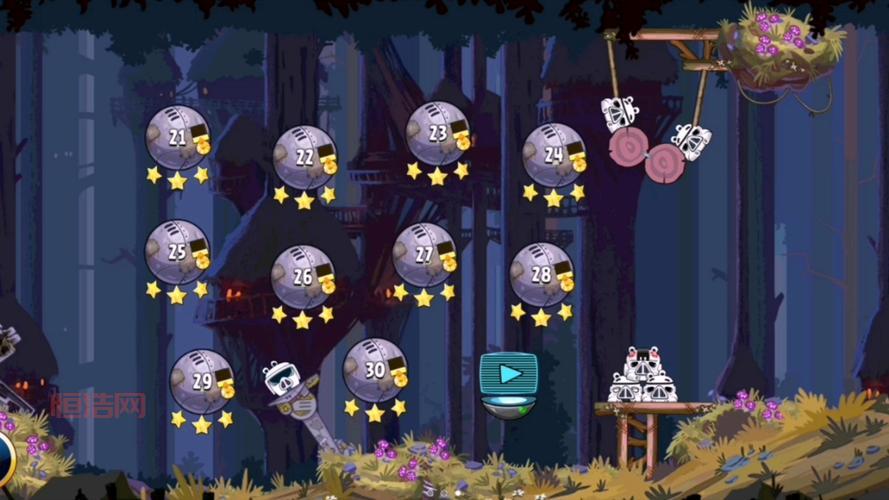Open level 28

[541, 275]
